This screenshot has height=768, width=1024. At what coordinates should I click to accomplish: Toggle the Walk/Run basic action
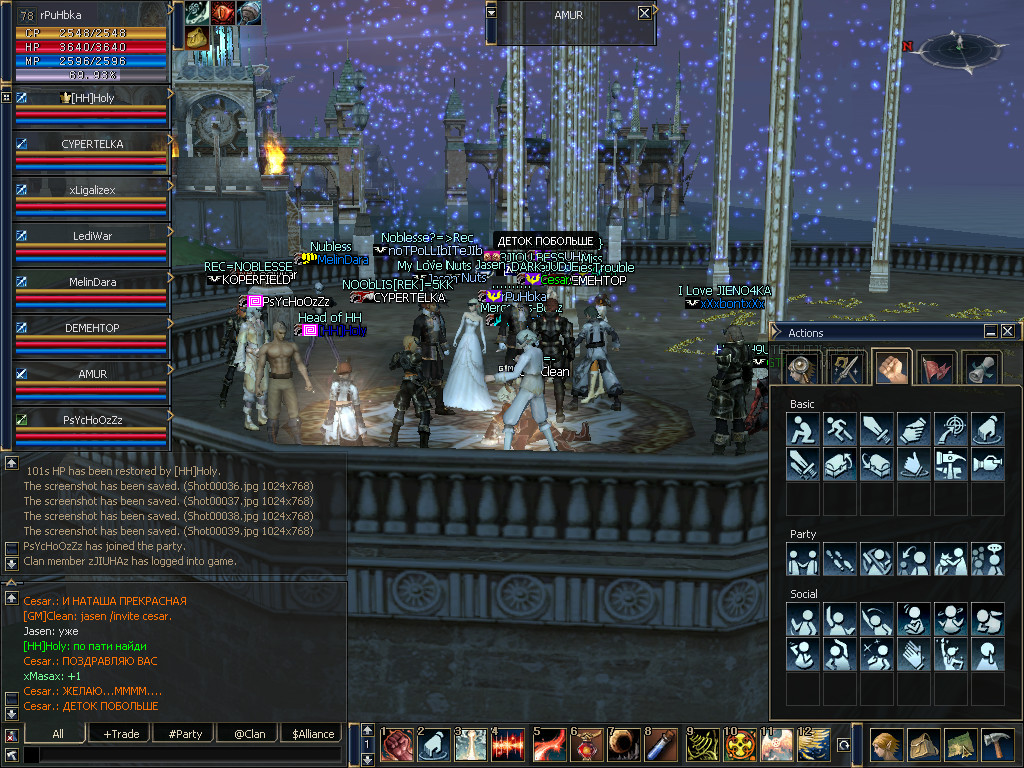click(840, 429)
